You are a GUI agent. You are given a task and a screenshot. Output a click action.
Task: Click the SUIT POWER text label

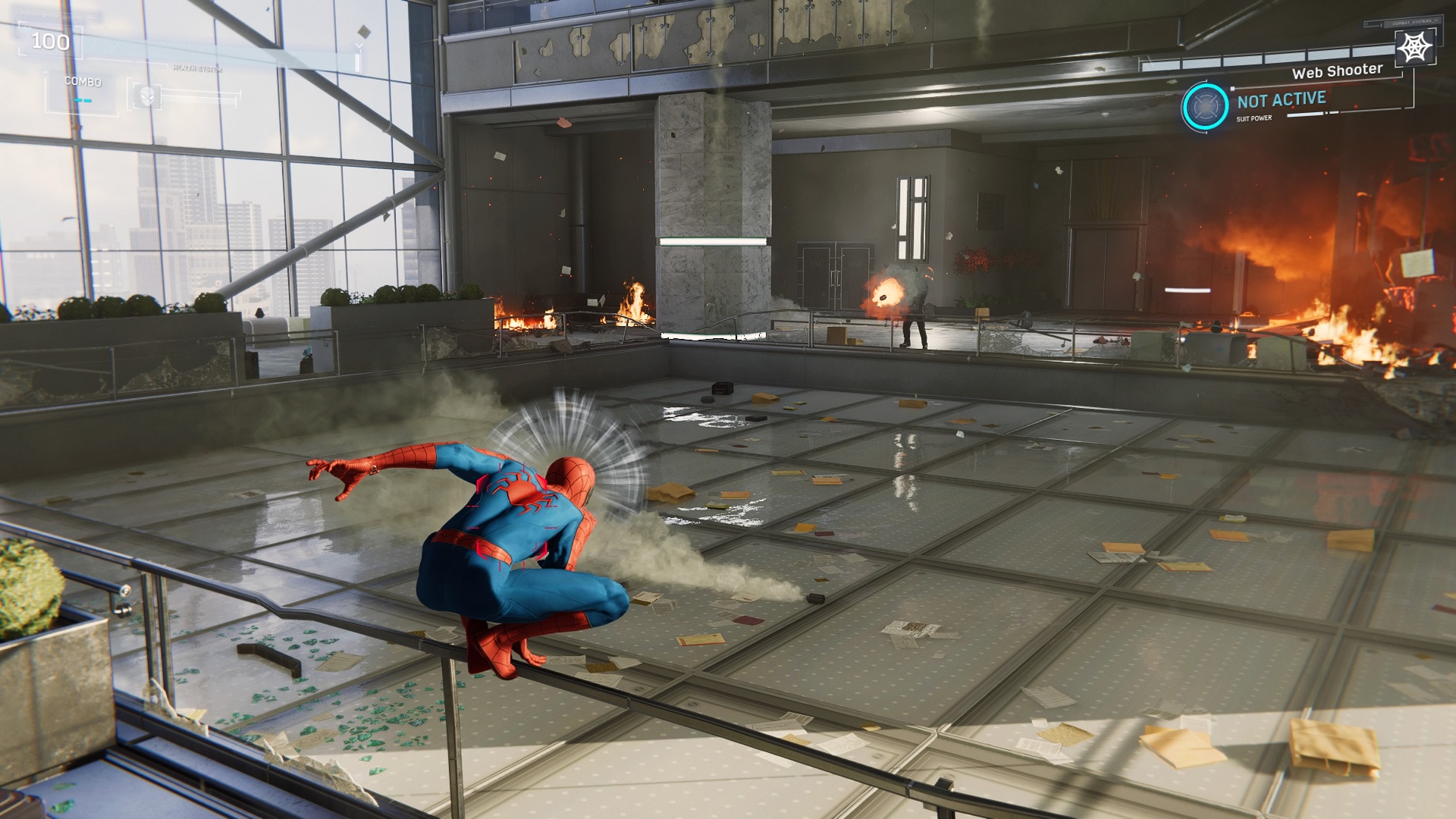pyautogui.click(x=1255, y=118)
